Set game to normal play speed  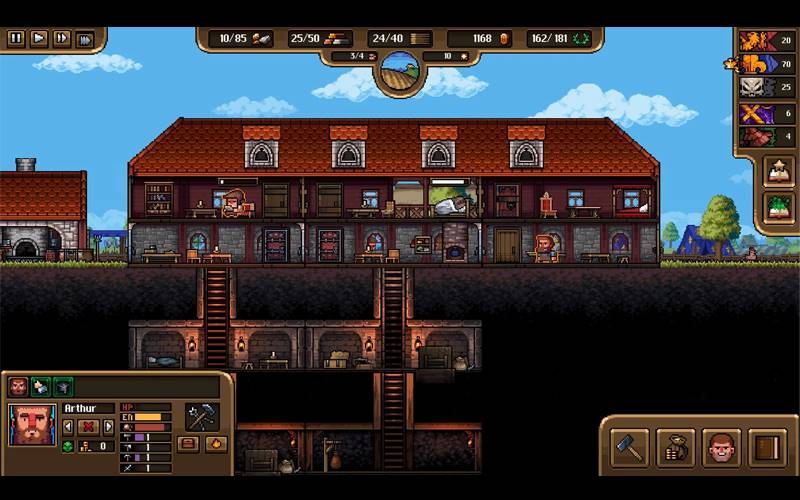[39, 39]
